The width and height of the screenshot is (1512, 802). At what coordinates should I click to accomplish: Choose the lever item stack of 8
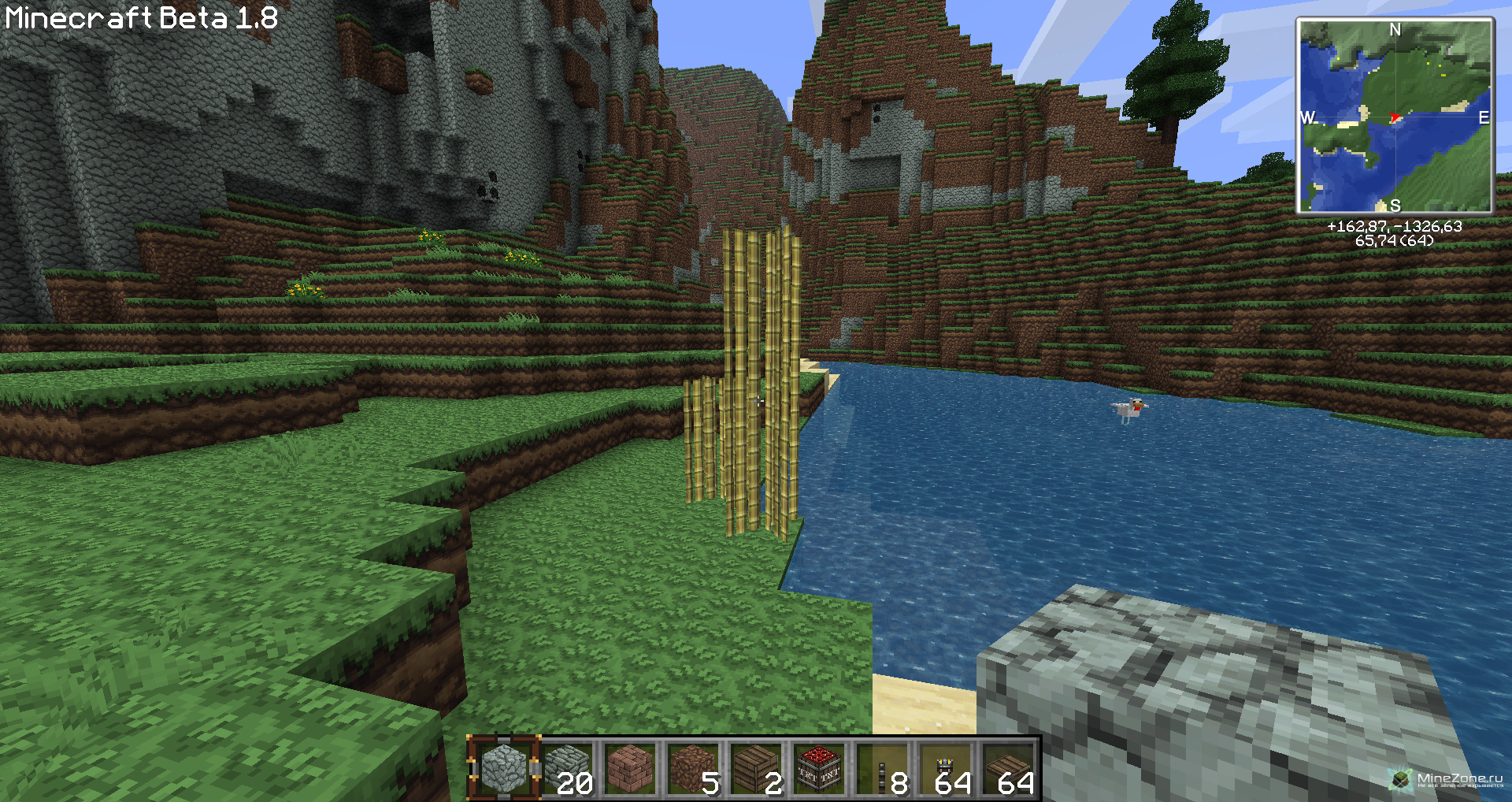[x=882, y=768]
